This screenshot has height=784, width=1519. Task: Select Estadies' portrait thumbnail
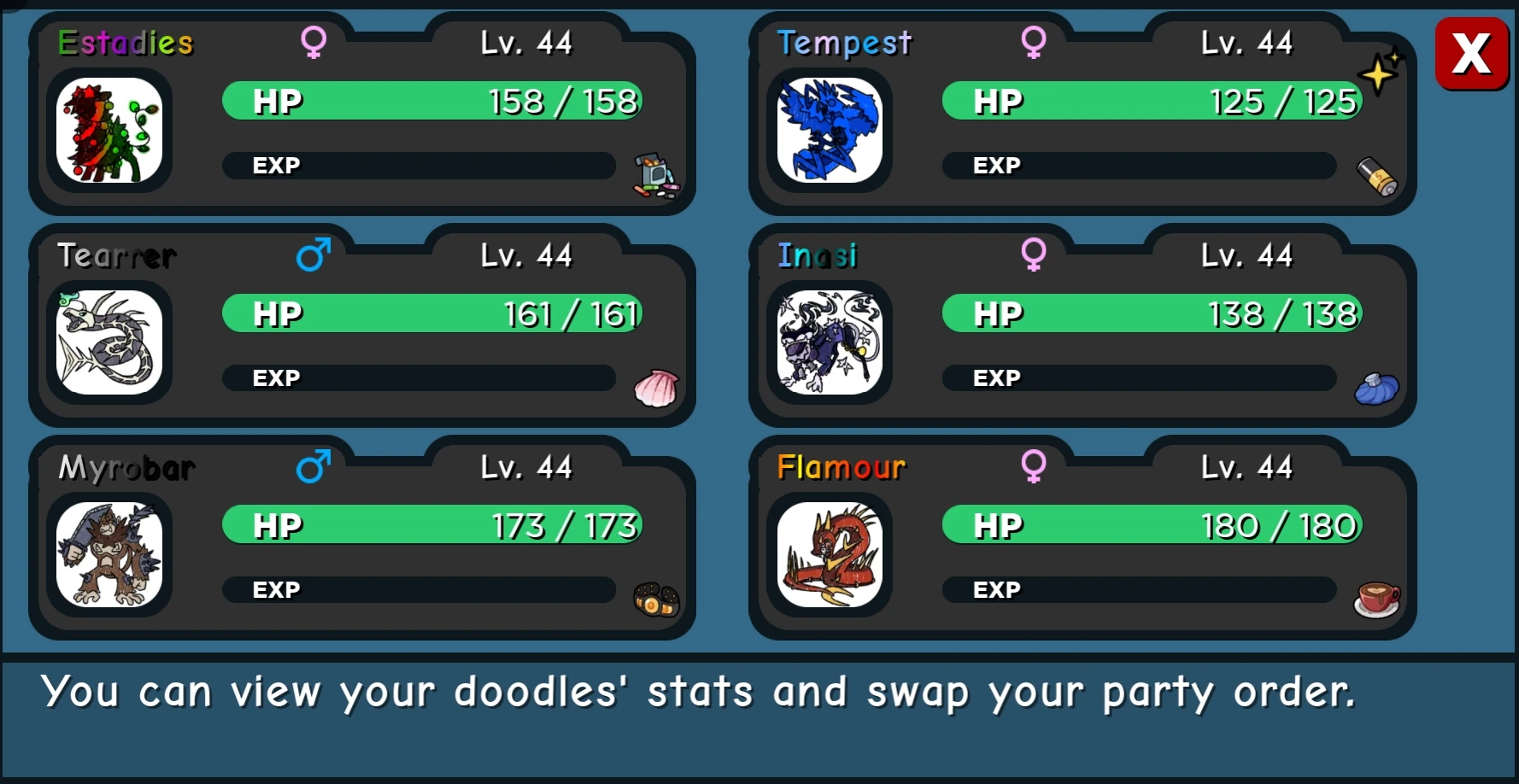click(110, 132)
